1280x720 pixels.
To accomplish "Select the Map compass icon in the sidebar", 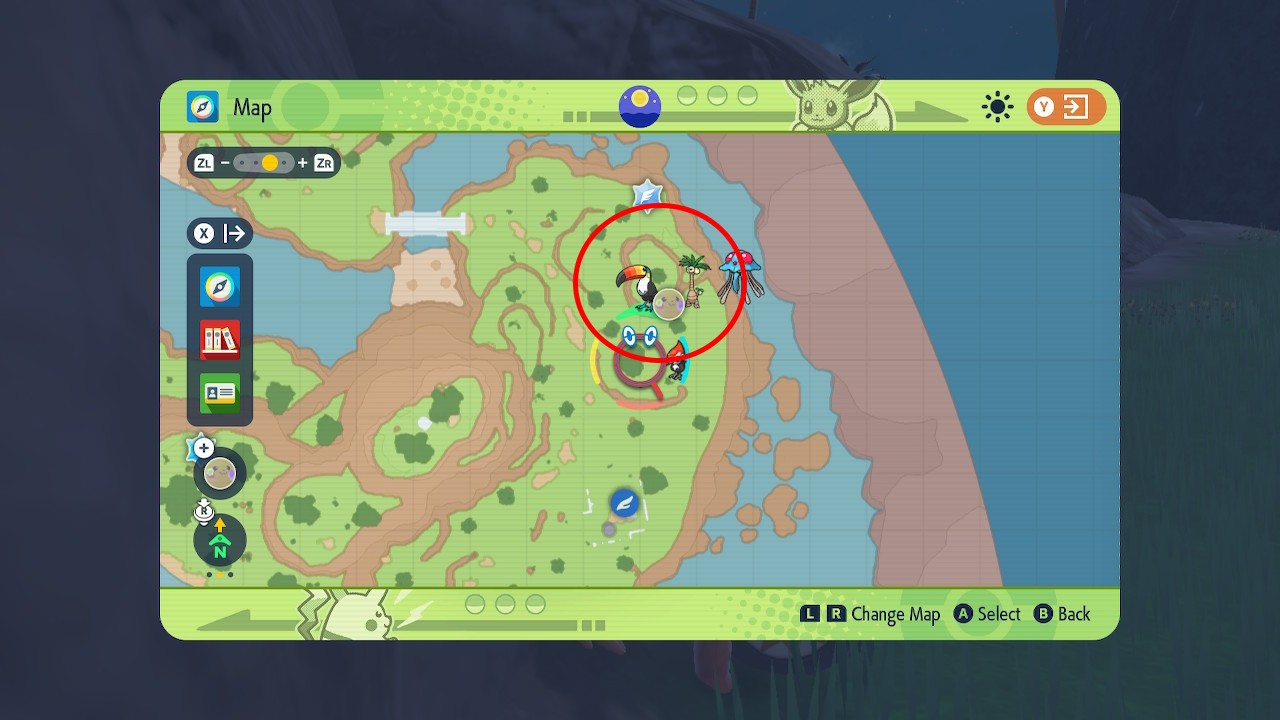I will tap(219, 286).
